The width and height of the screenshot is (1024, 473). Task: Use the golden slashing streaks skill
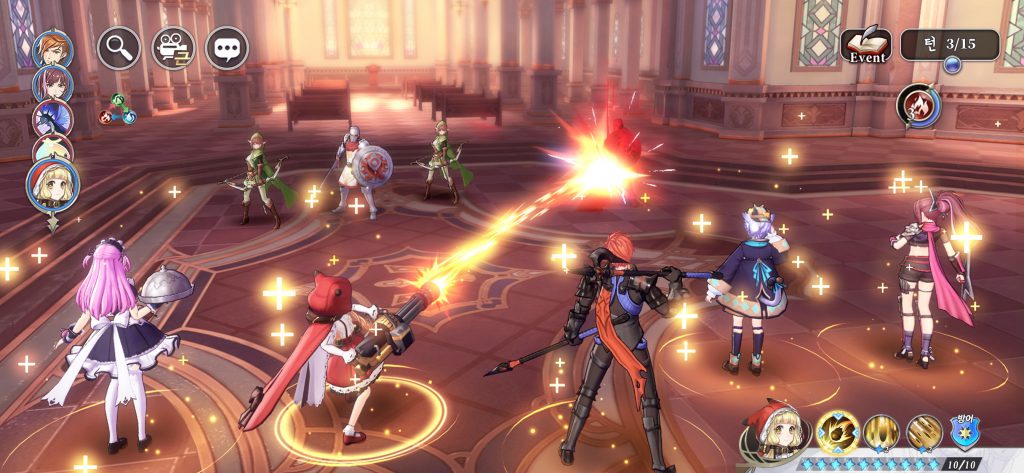click(x=925, y=433)
